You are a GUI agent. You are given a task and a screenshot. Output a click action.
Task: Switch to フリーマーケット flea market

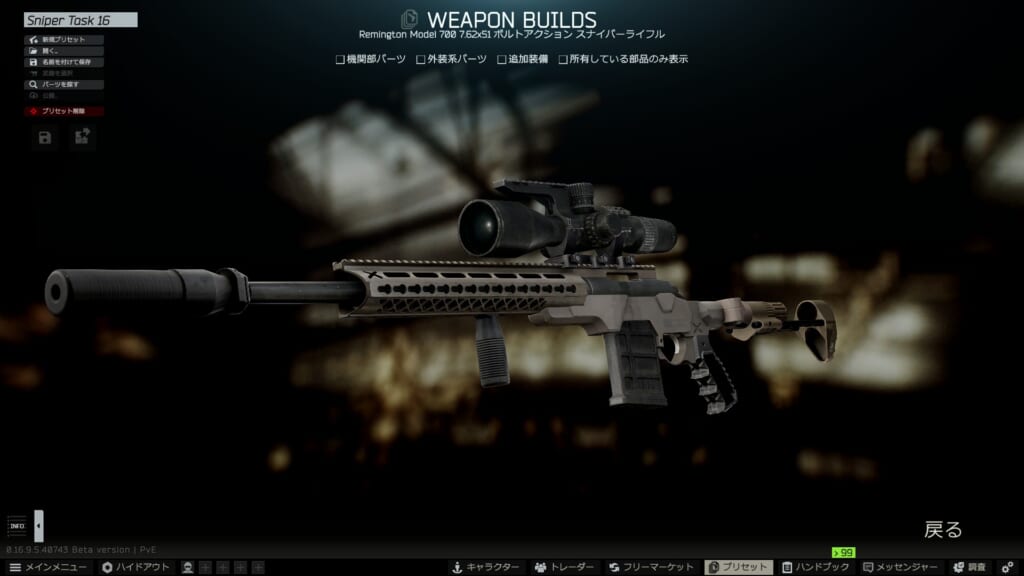pos(653,567)
